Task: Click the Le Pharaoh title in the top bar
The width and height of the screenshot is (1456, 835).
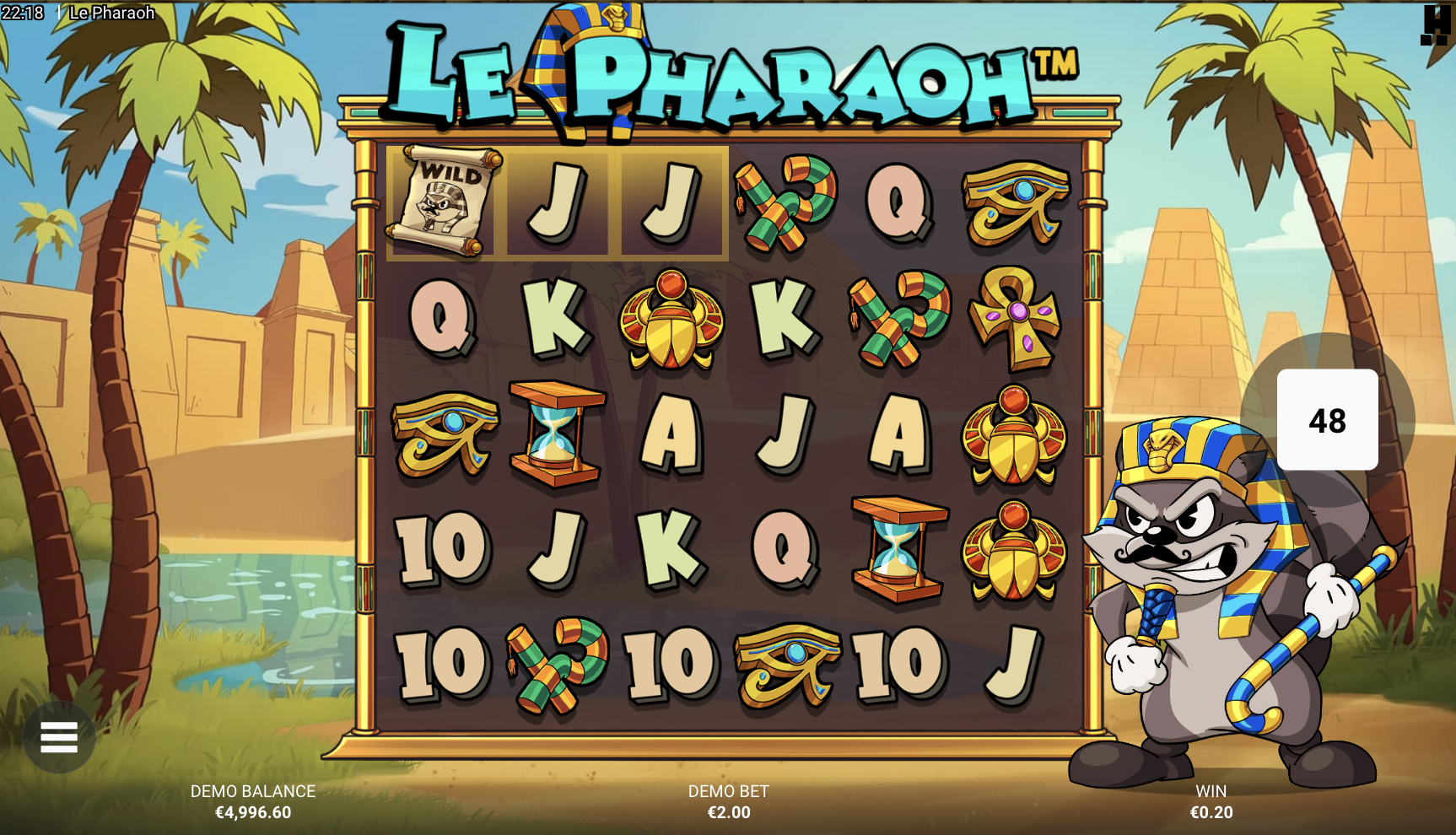Action: (112, 12)
